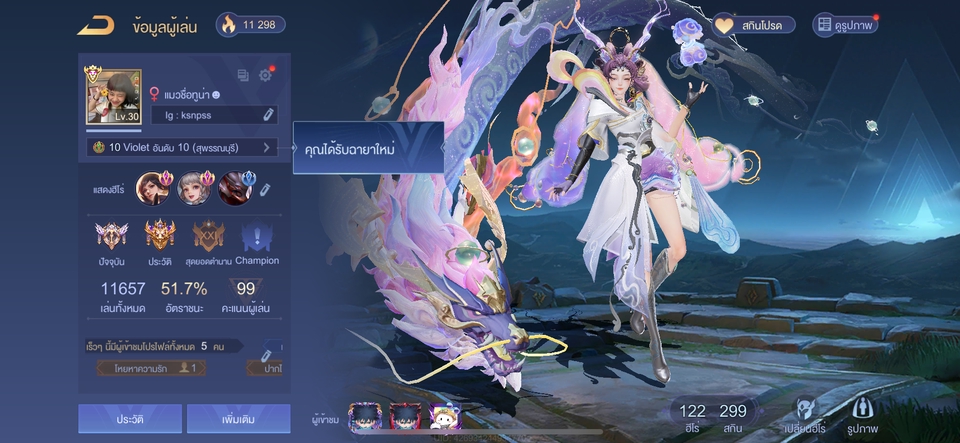Select the first showcased hero portrait
This screenshot has height=443, width=960.
point(152,188)
